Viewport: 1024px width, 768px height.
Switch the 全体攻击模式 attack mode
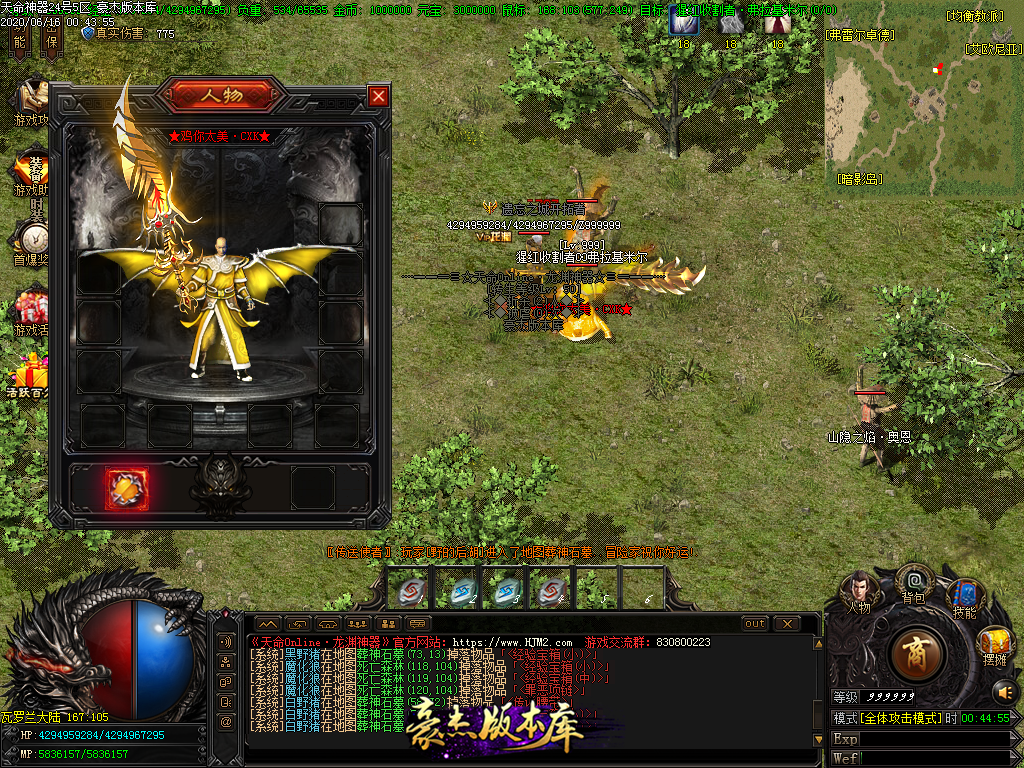pos(886,718)
